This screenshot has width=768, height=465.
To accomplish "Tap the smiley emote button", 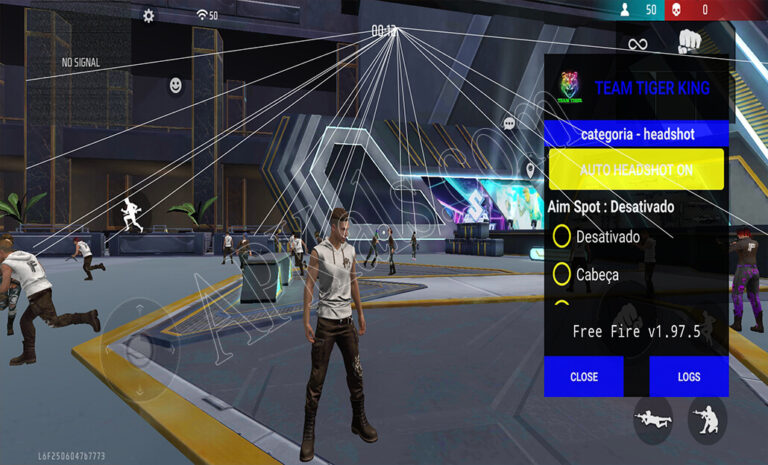I will pyautogui.click(x=176, y=86).
